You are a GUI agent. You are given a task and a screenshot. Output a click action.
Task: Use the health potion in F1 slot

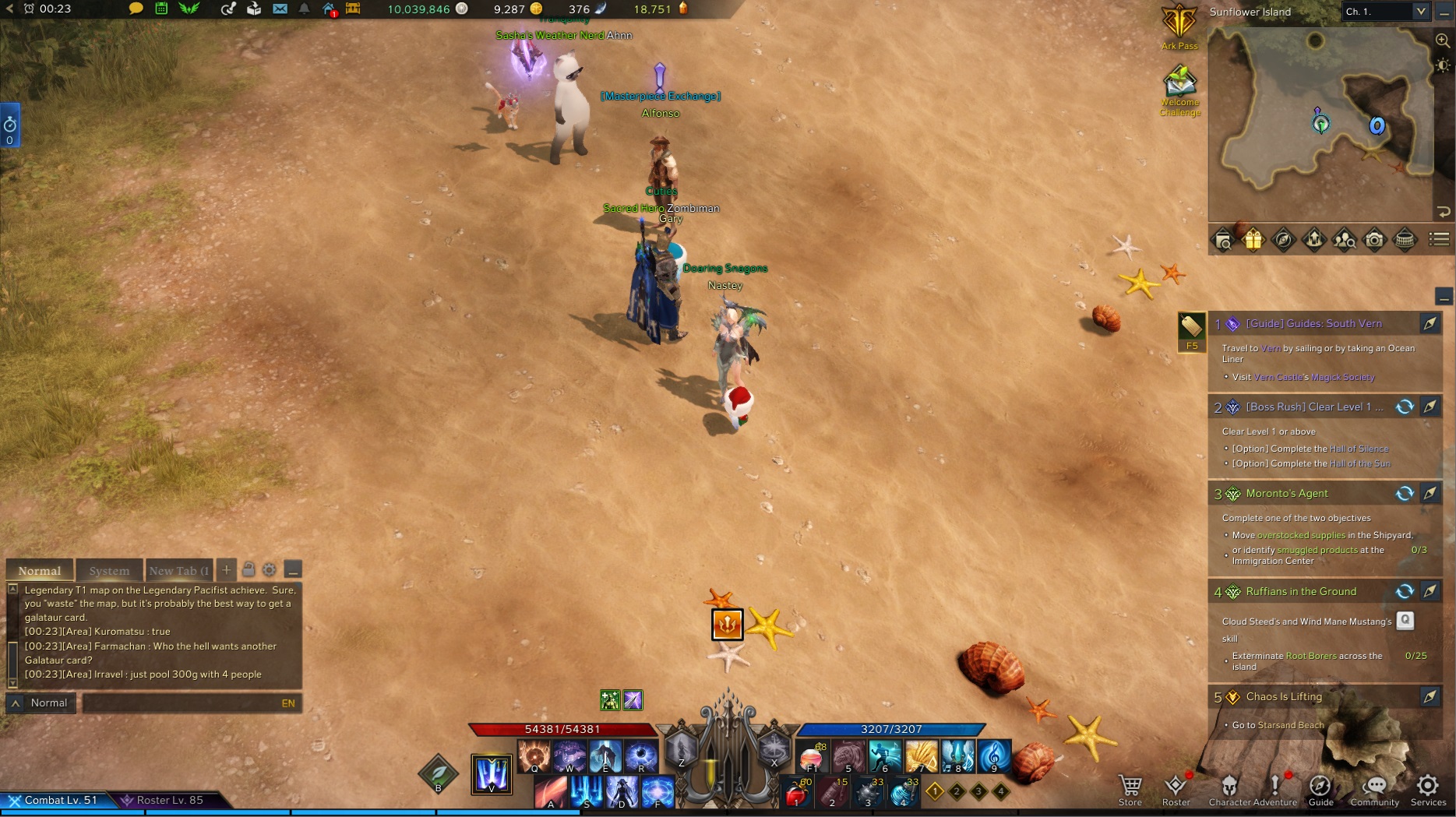pos(812,756)
